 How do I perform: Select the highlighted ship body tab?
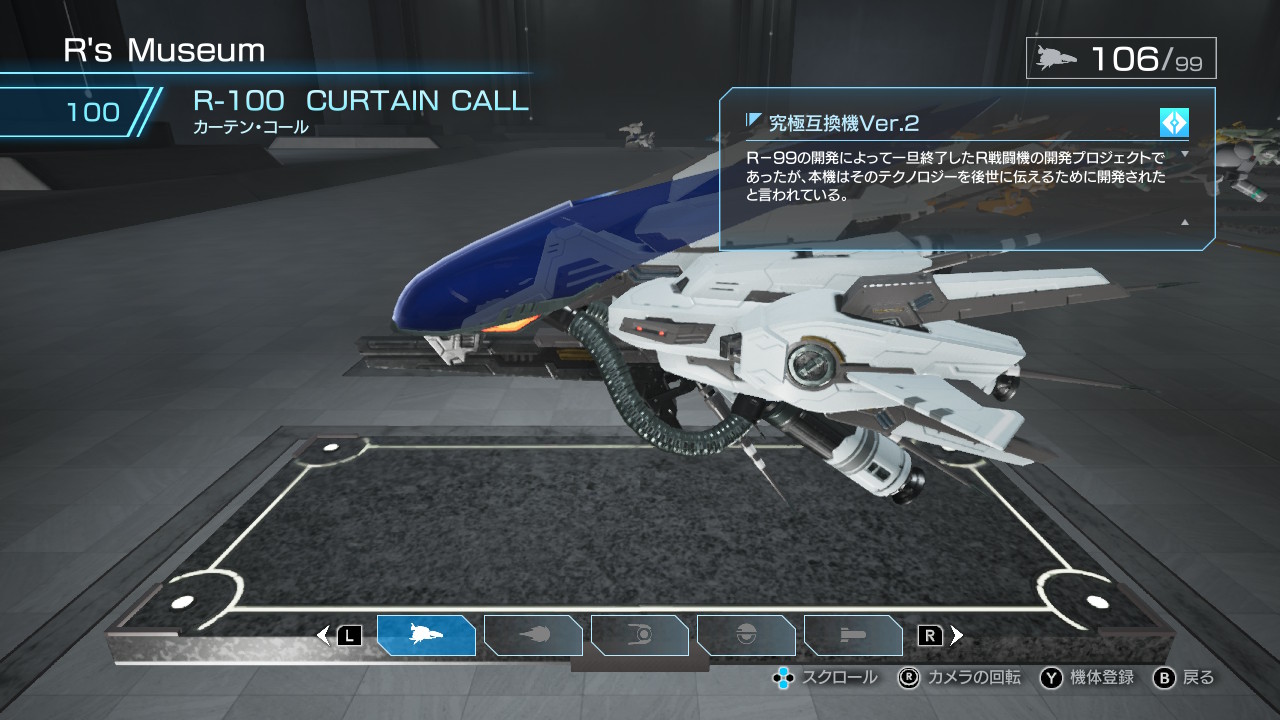(x=426, y=635)
